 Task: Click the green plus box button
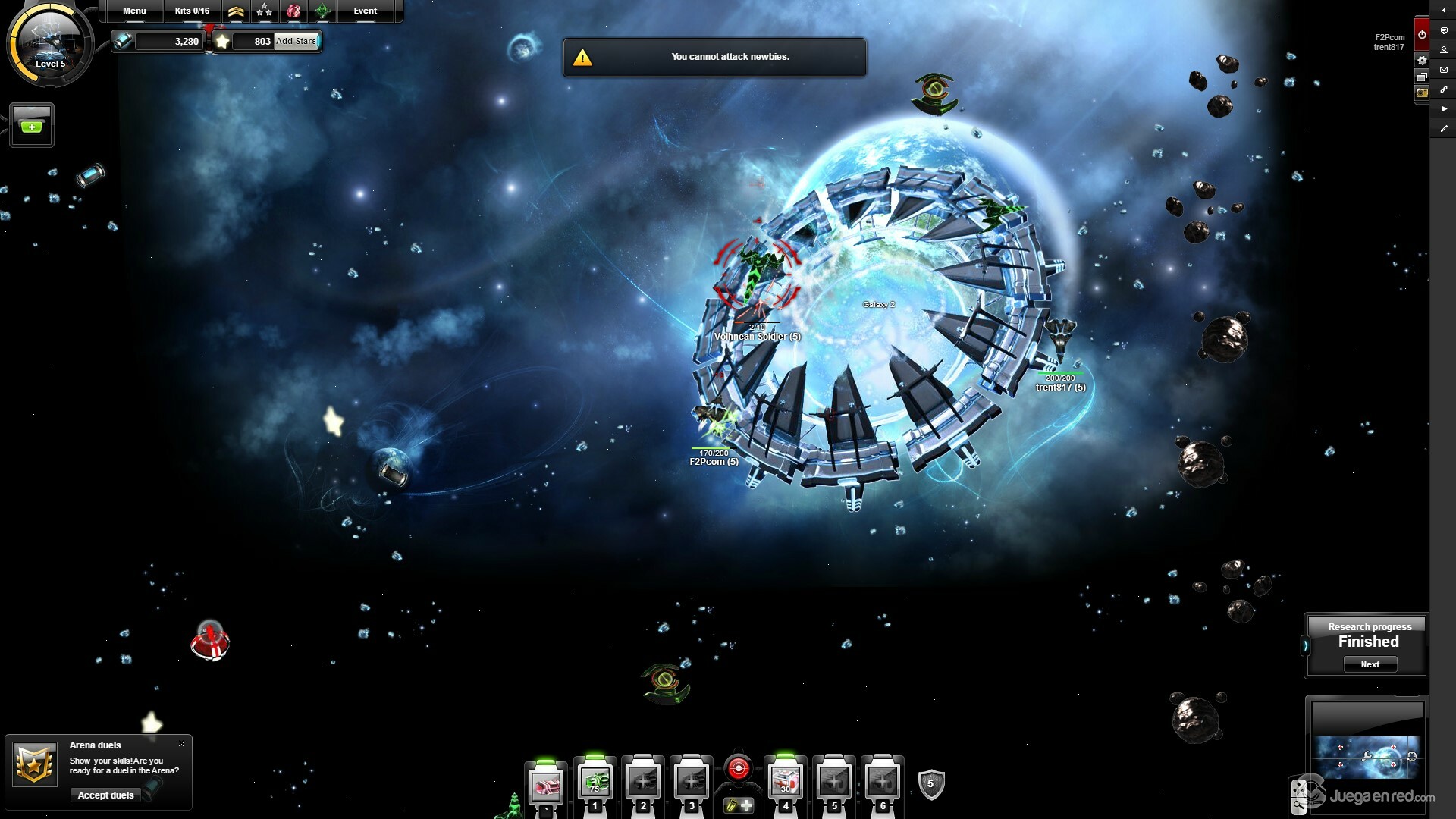(32, 125)
